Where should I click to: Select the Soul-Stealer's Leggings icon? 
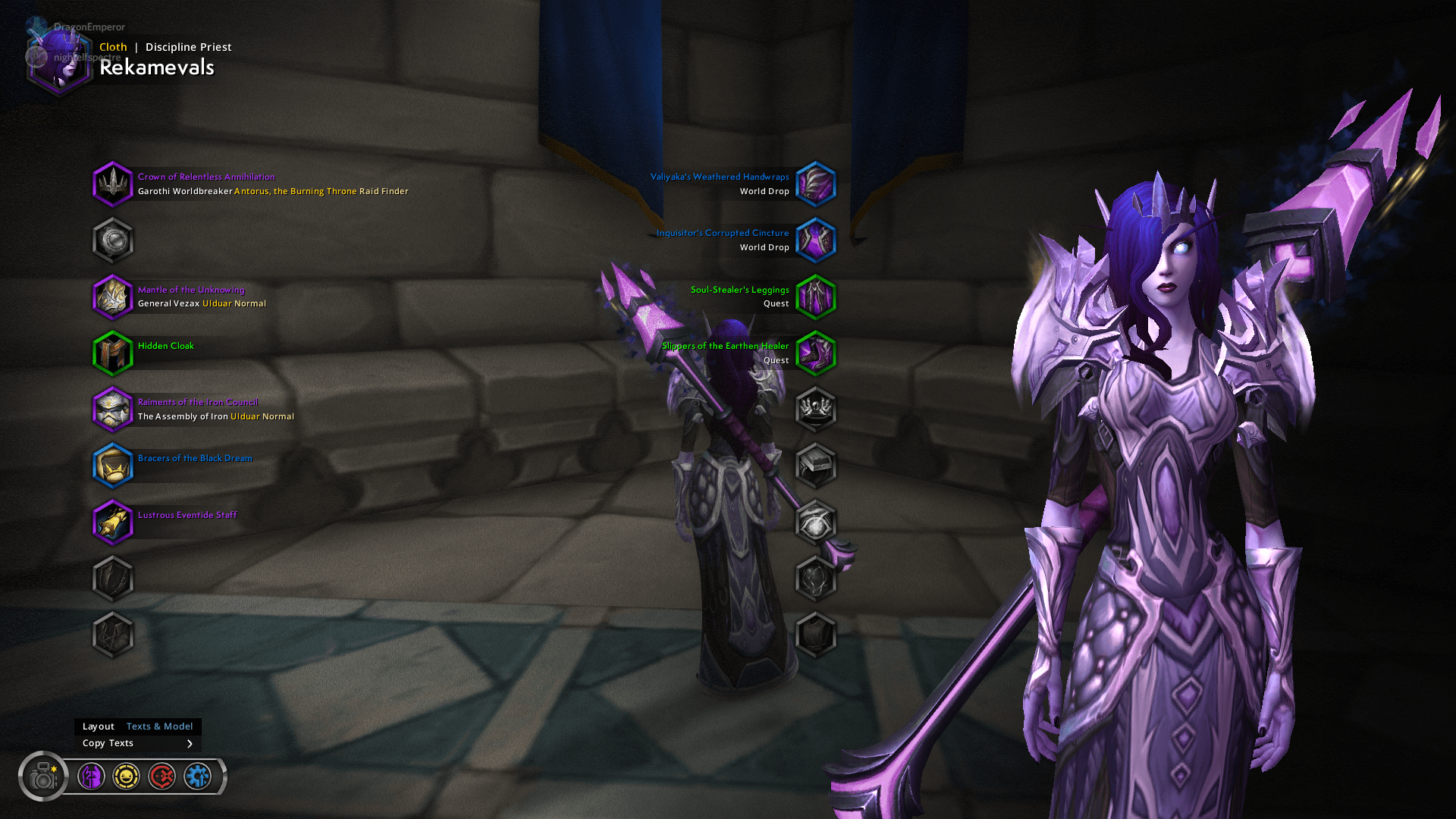(x=816, y=297)
